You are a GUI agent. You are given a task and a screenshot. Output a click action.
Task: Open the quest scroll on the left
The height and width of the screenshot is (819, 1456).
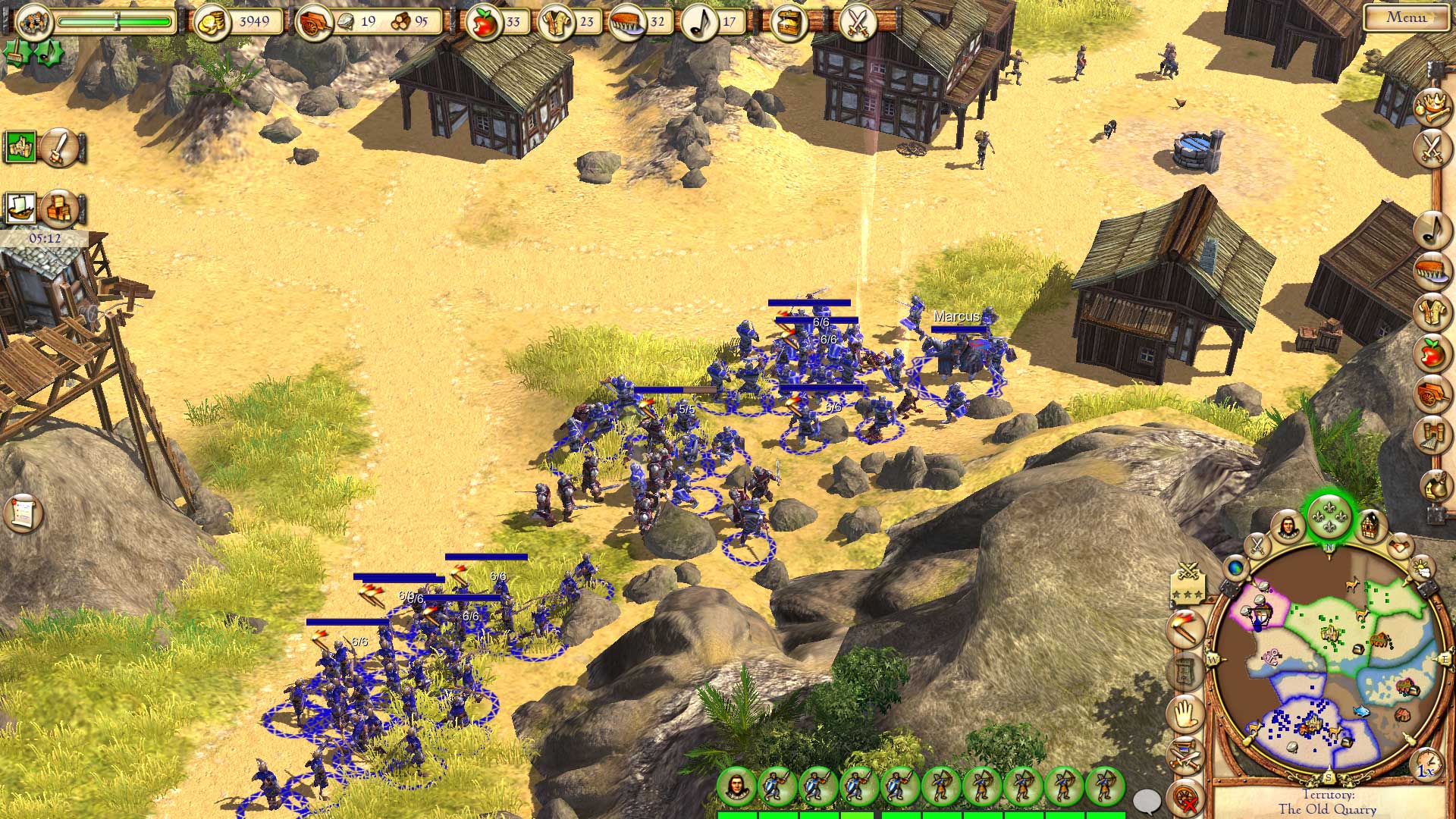23,513
